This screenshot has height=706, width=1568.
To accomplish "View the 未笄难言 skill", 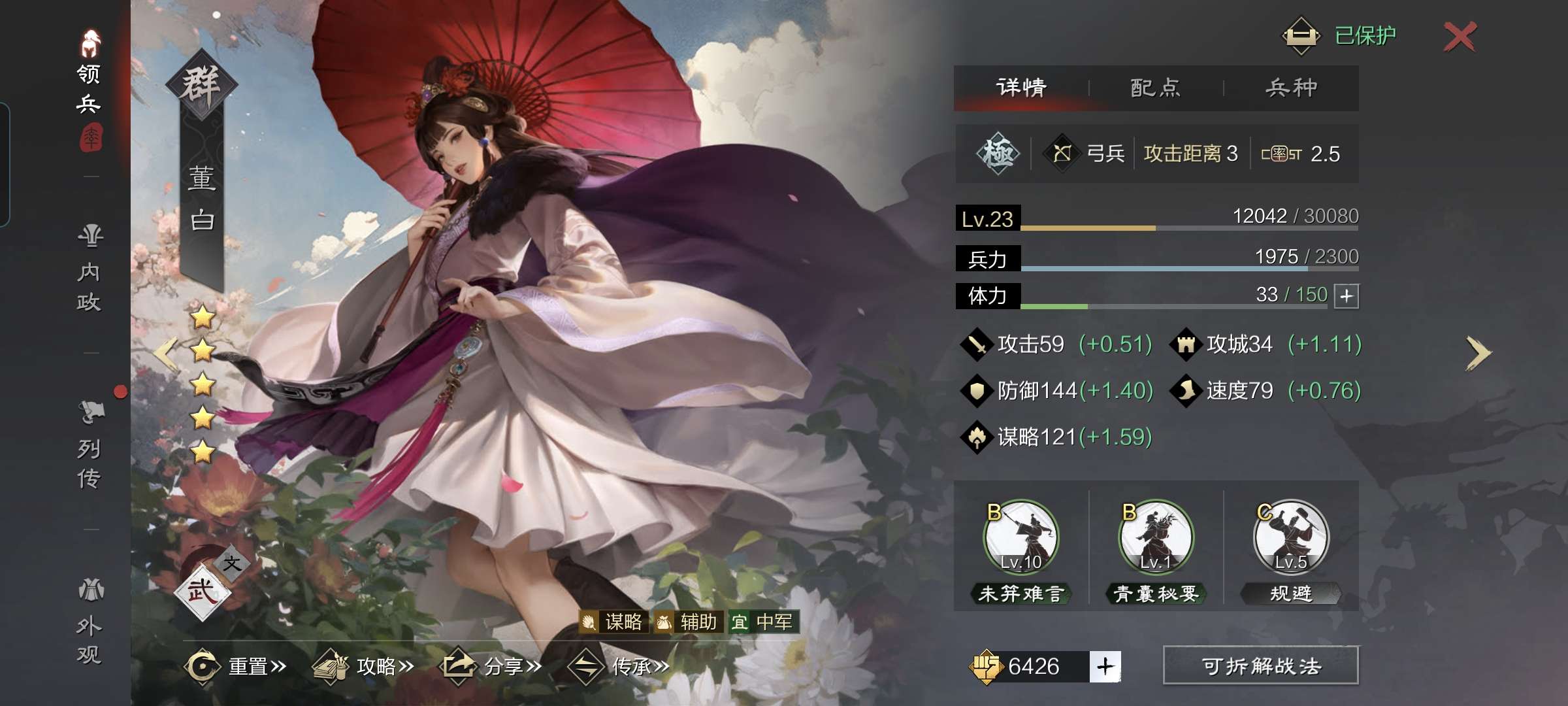I will [1021, 537].
